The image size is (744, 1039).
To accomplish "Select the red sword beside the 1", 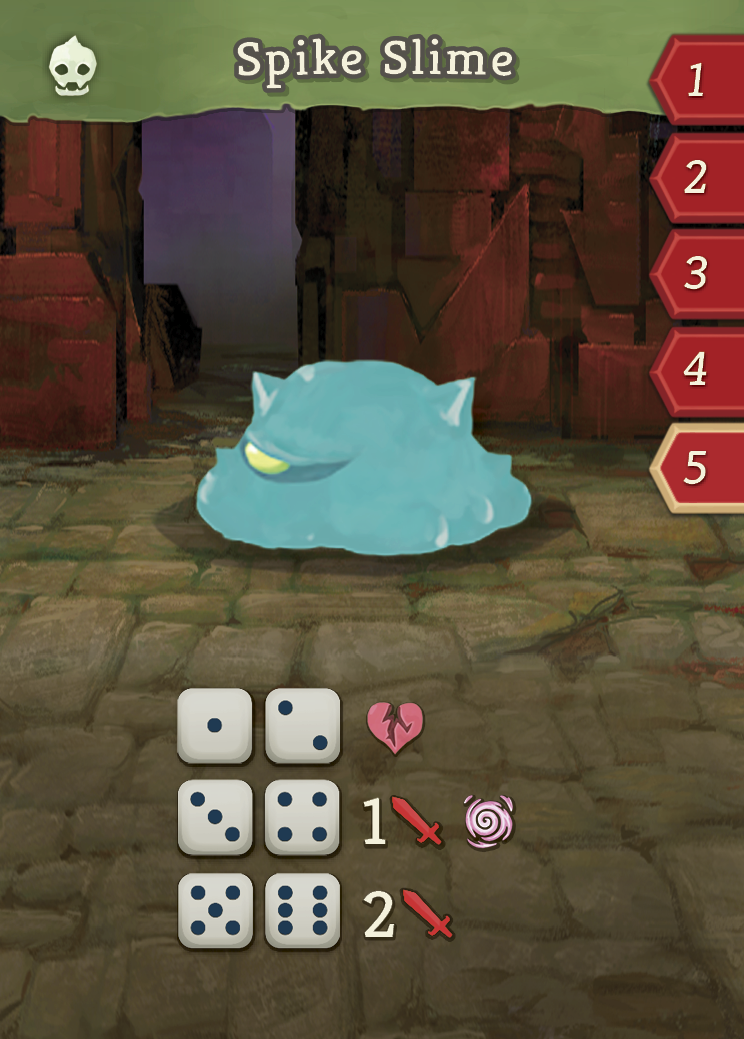I will (417, 822).
